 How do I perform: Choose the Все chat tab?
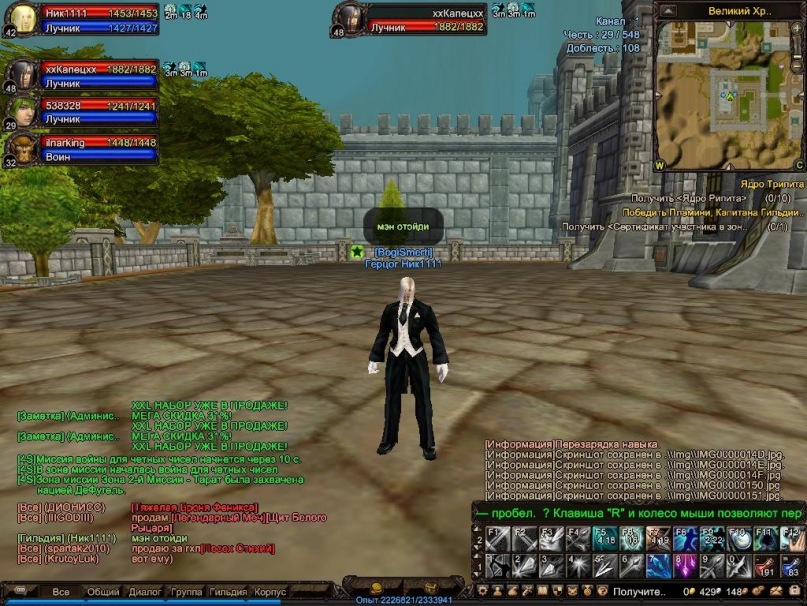coord(61,592)
